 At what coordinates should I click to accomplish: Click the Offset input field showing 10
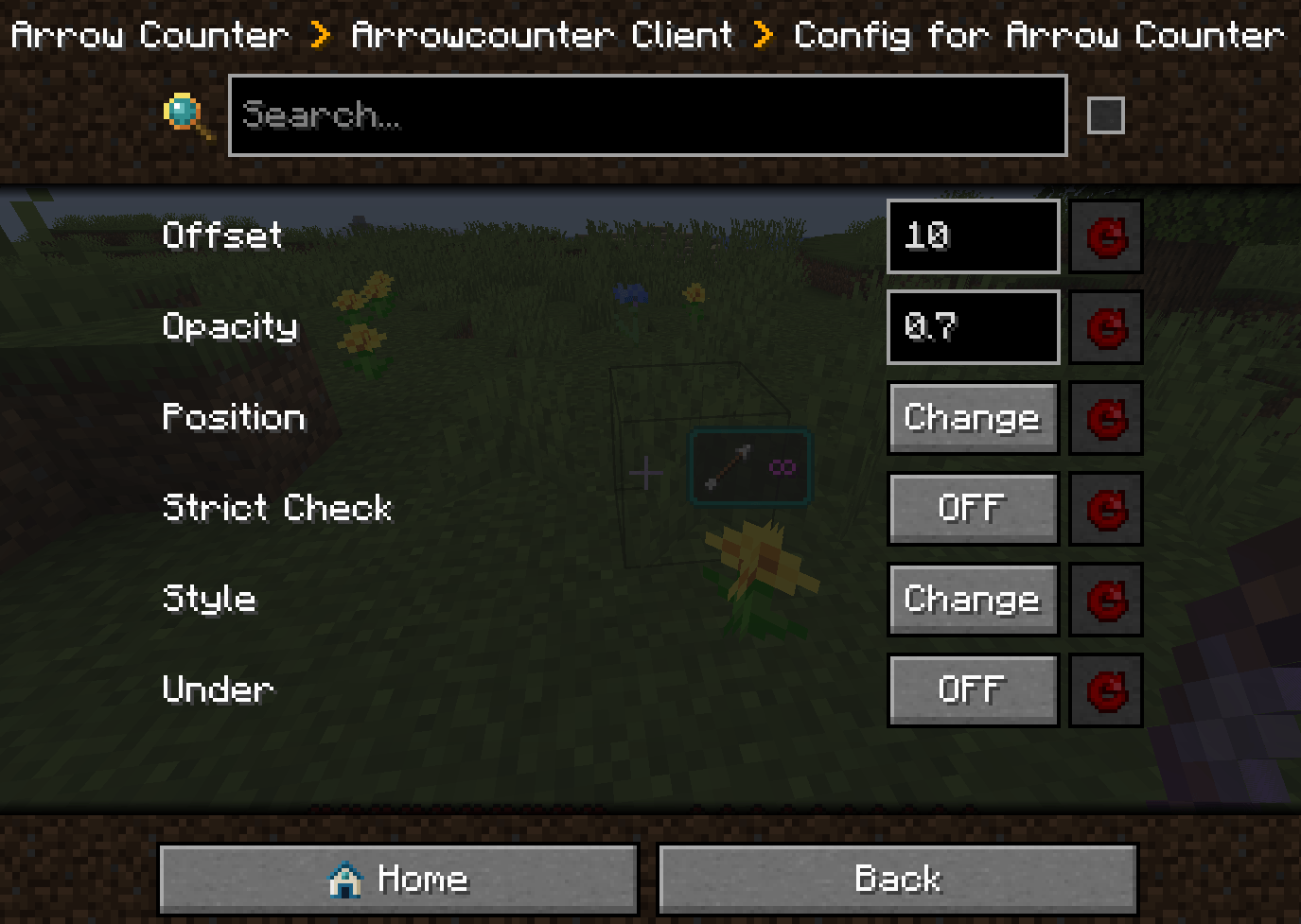[973, 236]
